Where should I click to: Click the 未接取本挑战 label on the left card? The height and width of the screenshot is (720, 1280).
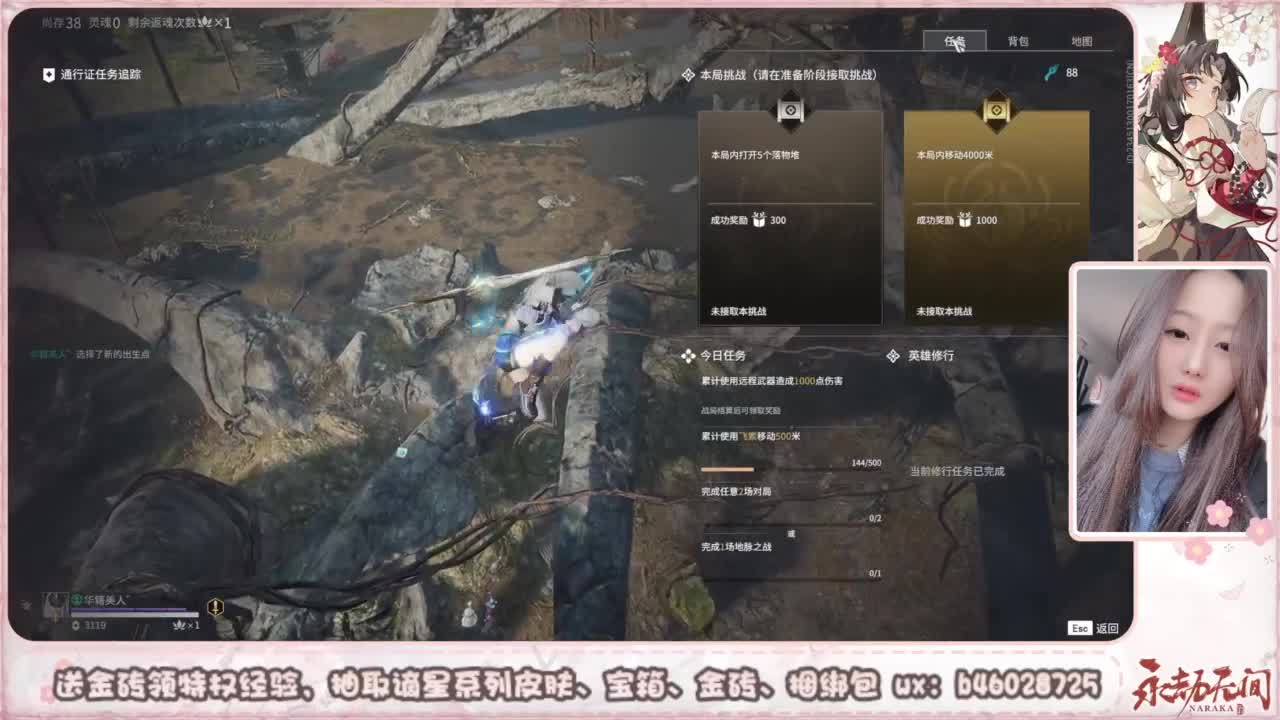click(741, 311)
